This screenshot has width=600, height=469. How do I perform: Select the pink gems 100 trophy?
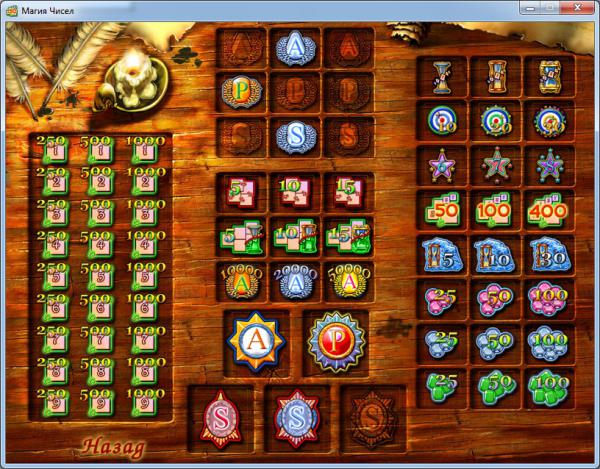550,299
